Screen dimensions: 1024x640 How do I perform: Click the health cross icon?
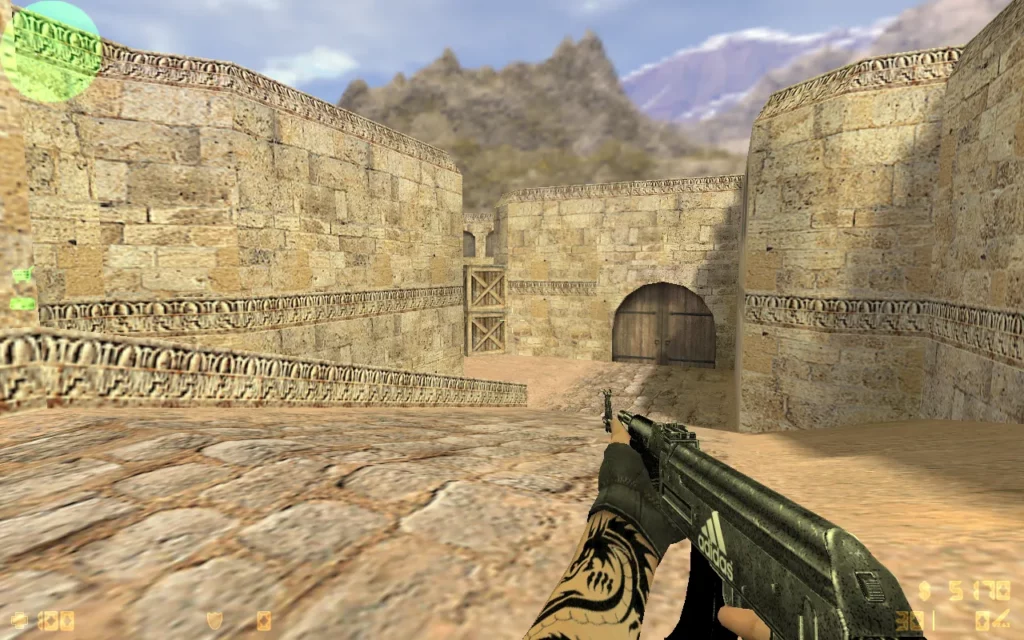pos(19,621)
